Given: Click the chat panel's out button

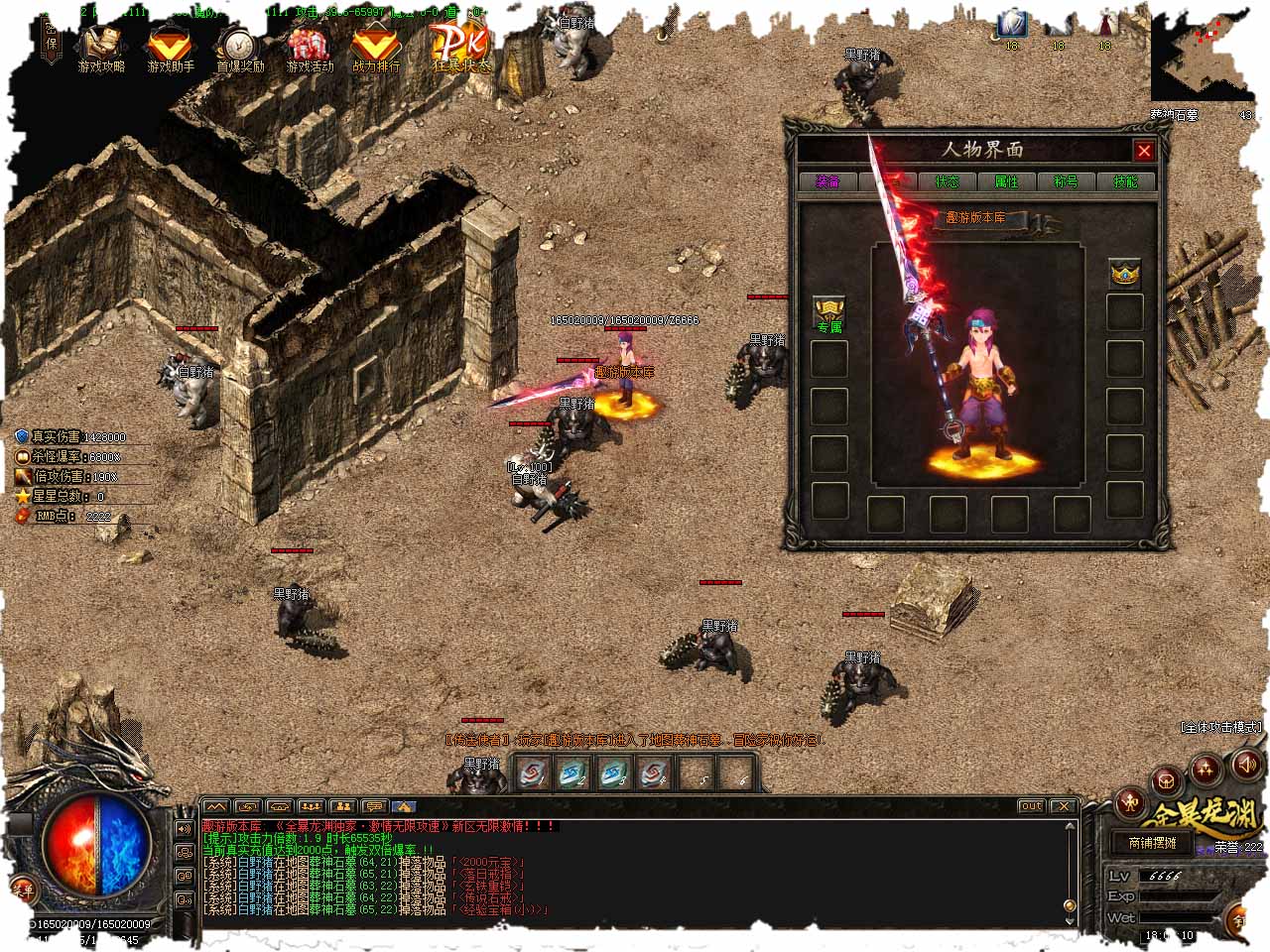Looking at the screenshot, I should pyautogui.click(x=1031, y=806).
